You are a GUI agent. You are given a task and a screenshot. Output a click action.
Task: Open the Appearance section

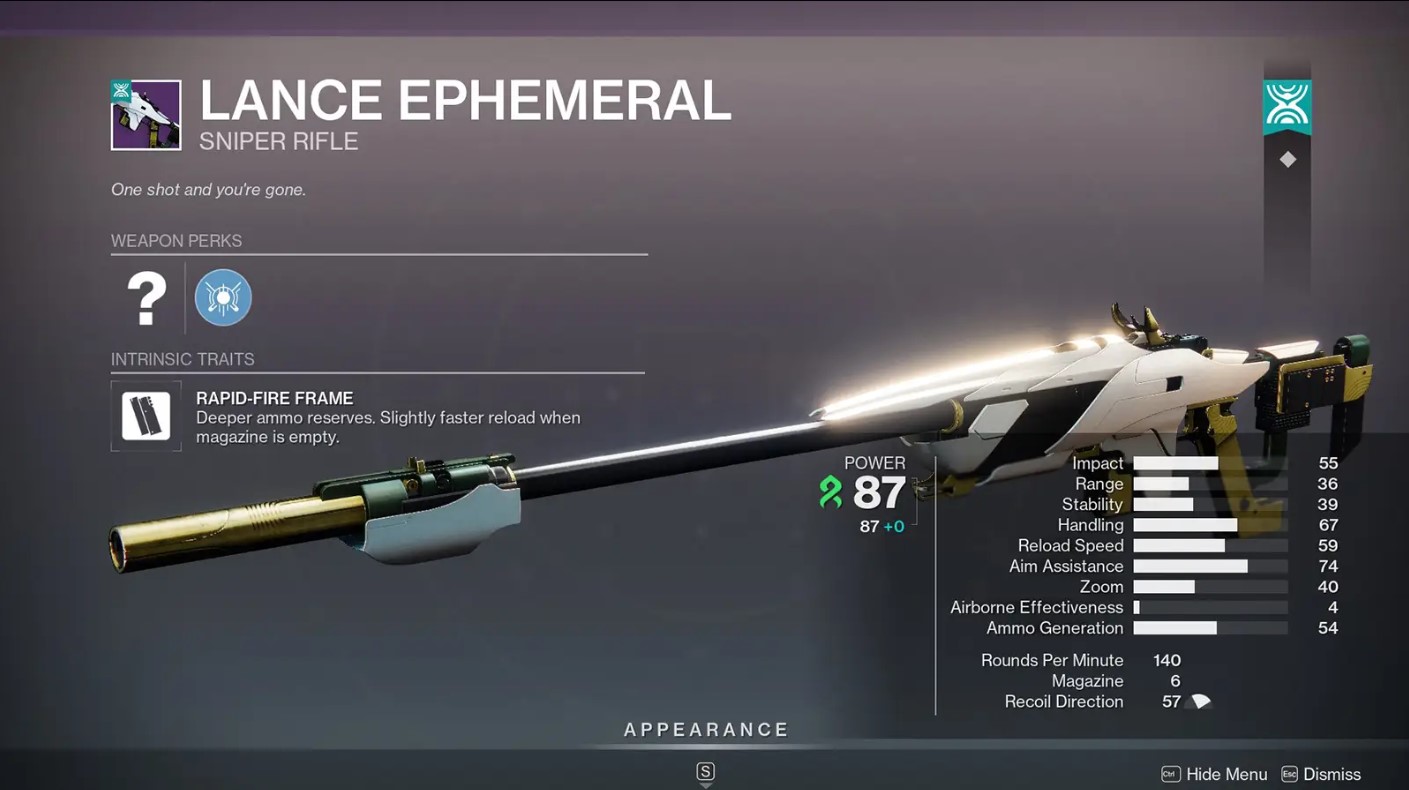(x=706, y=730)
